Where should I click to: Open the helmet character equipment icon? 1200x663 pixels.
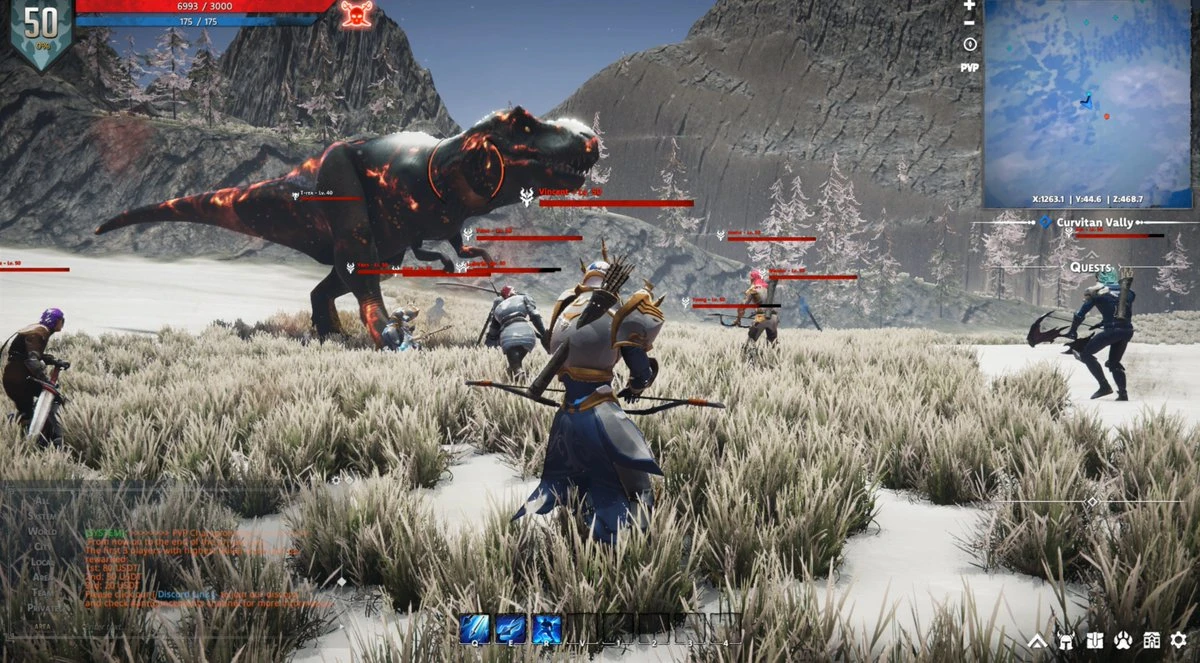point(1066,640)
